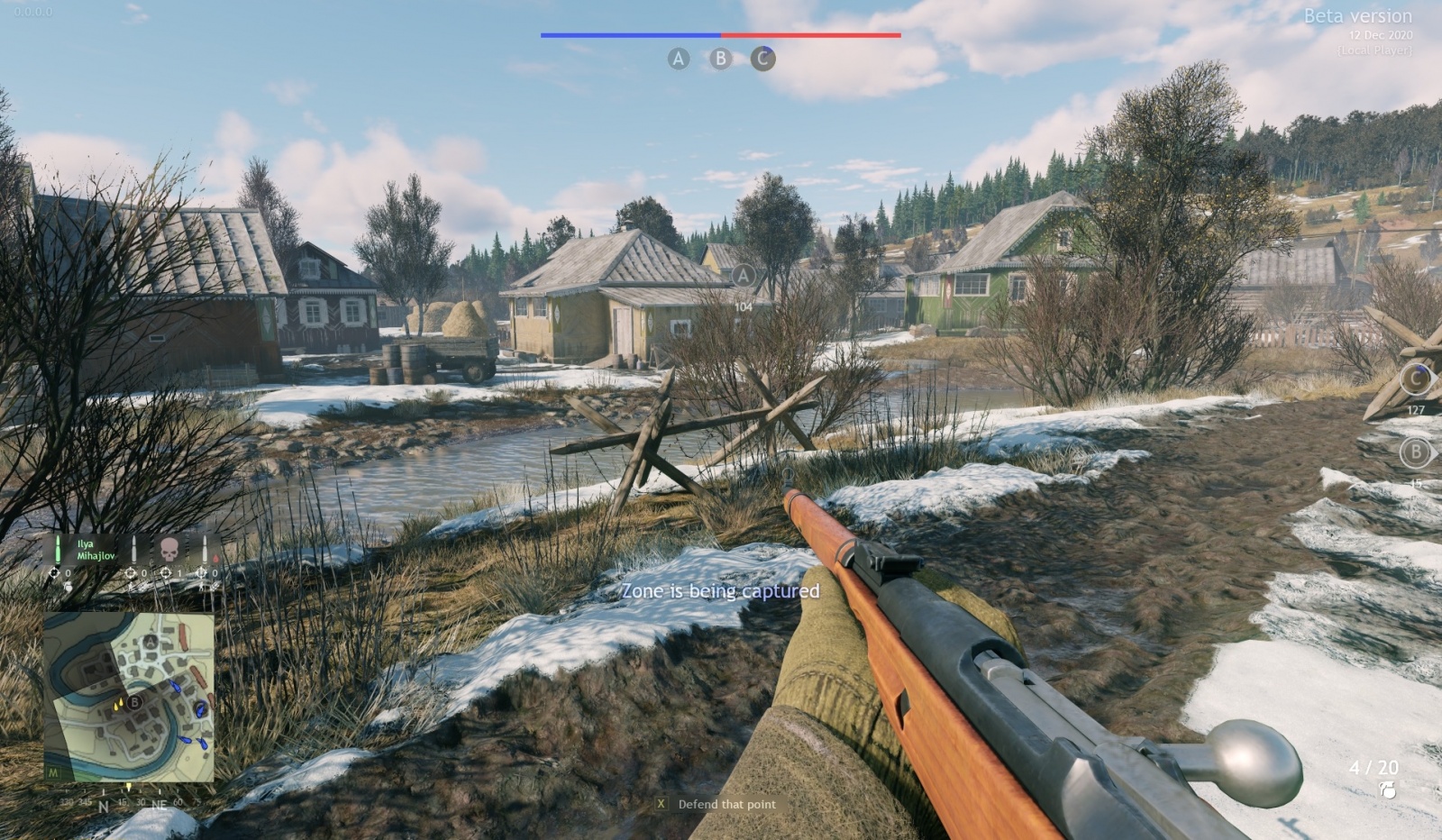
Task: Select capture point A indicator at top
Action: click(678, 59)
